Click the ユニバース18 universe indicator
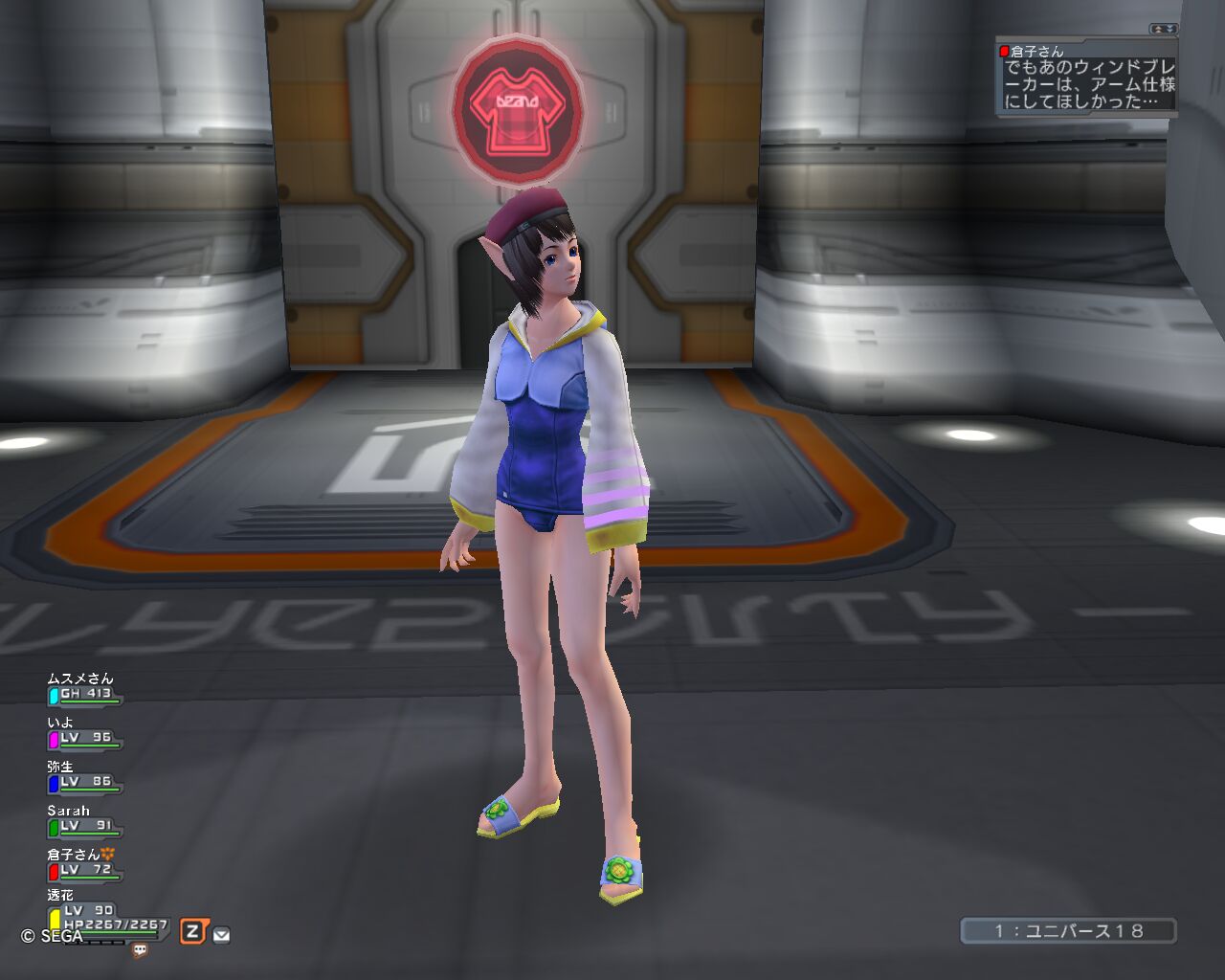The width and height of the screenshot is (1225, 980). pos(1068,931)
